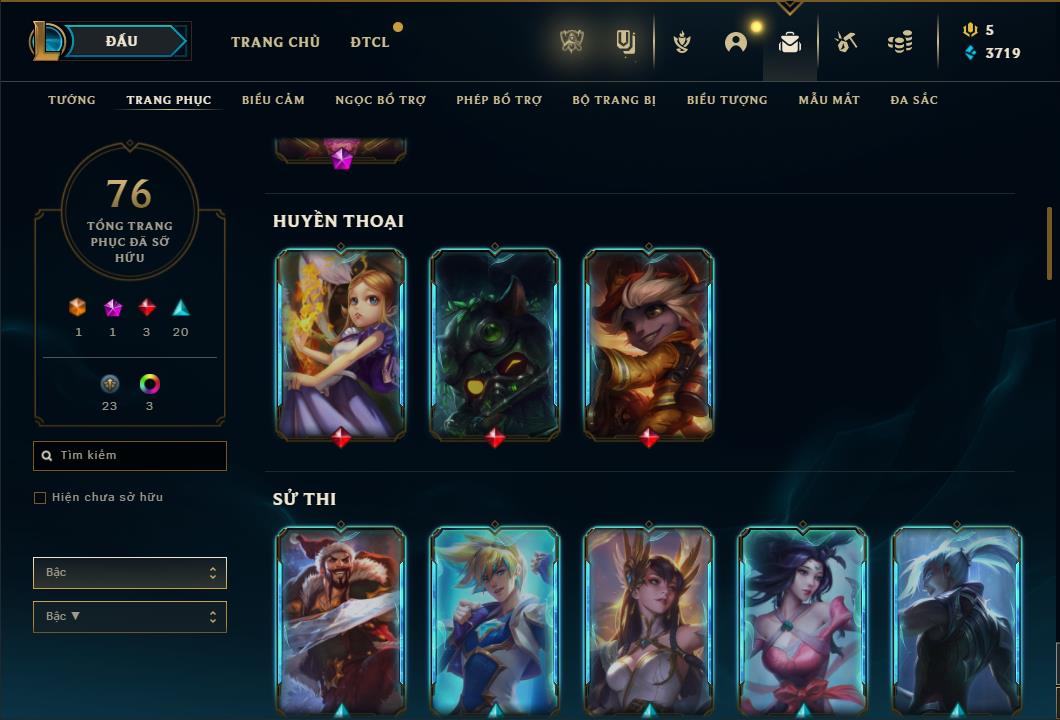Go to TRANG CHỦ home page
The image size is (1060, 720).
pyautogui.click(x=275, y=42)
